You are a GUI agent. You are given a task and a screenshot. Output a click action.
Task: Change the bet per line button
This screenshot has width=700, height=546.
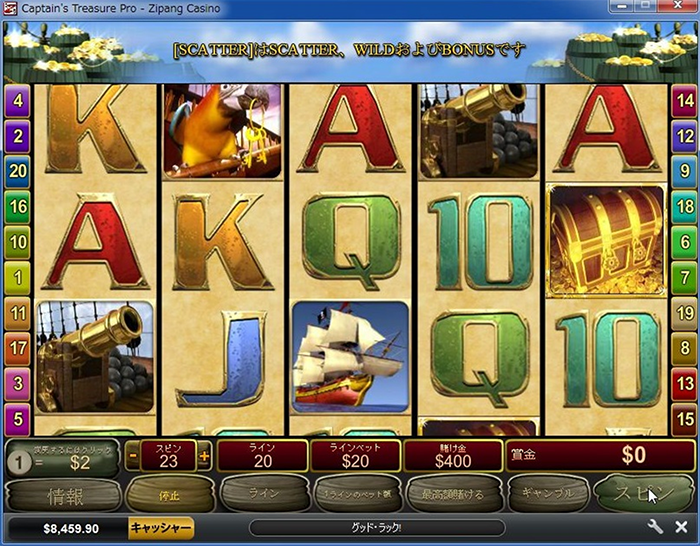356,494
